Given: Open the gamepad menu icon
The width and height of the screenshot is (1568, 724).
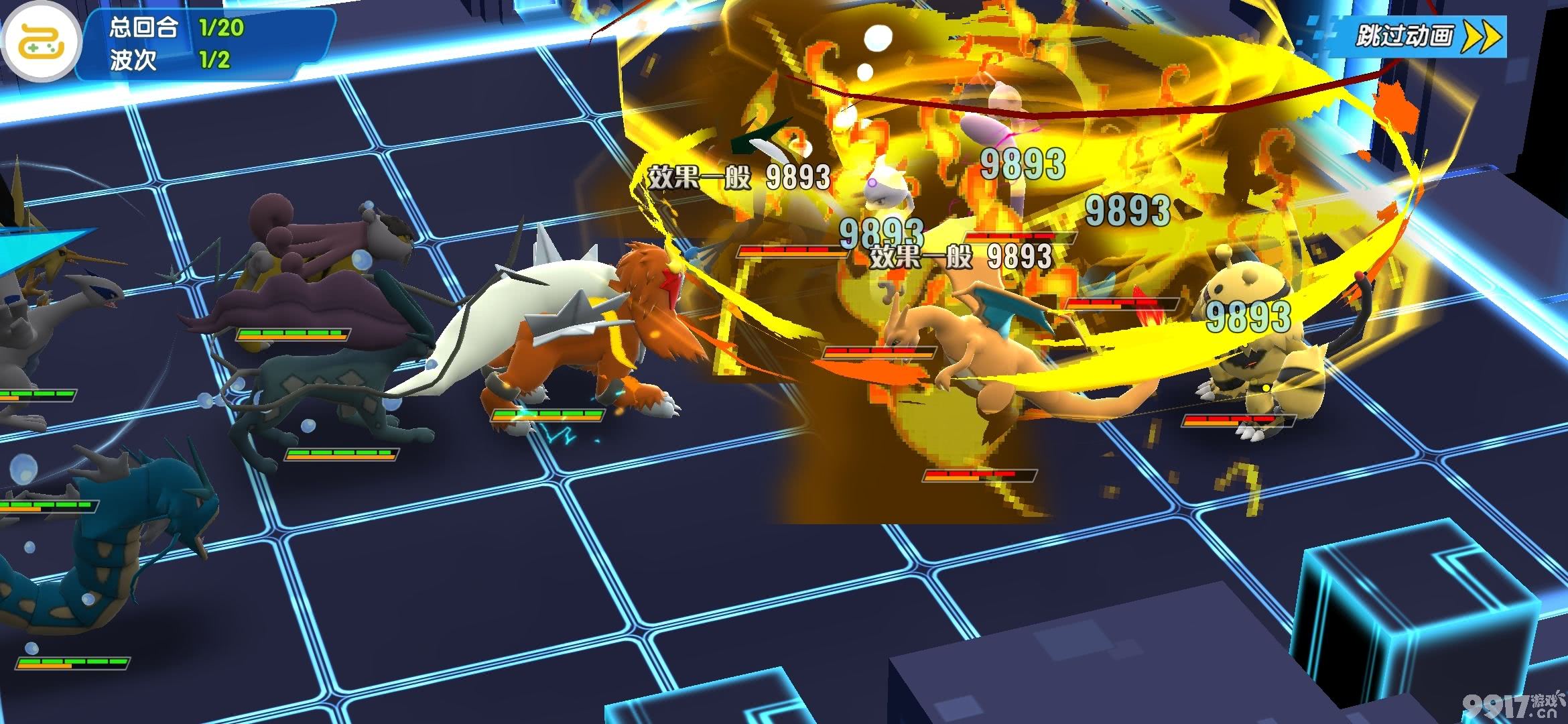Looking at the screenshot, I should pyautogui.click(x=42, y=42).
